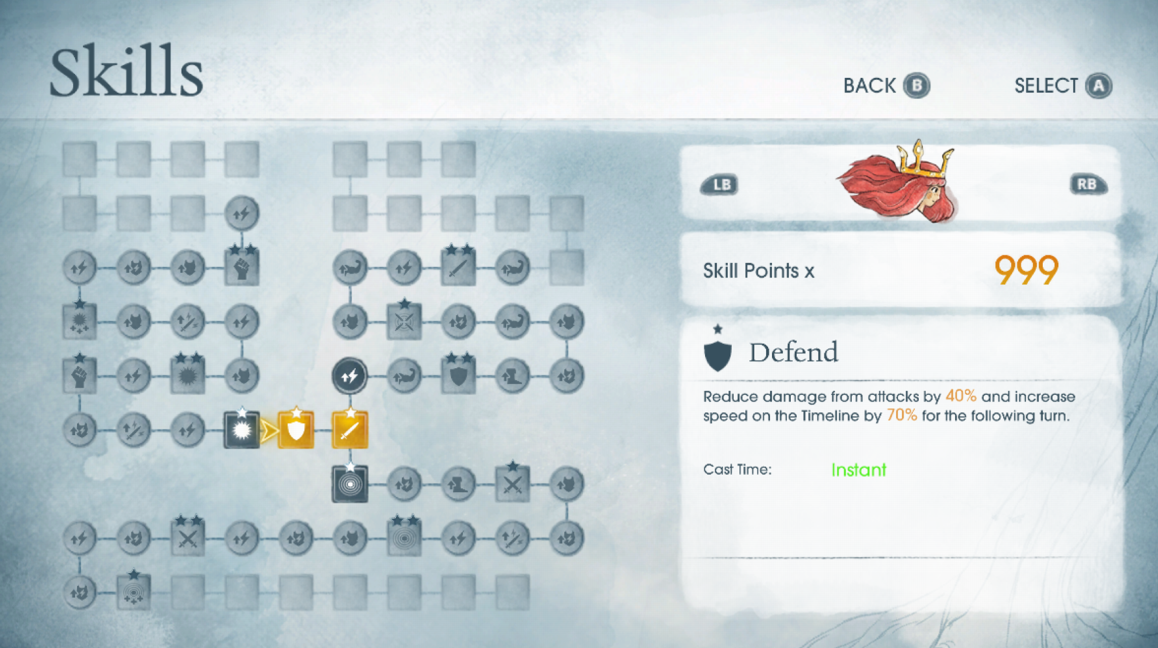Select the one-star rings with sparkles skill

[x=134, y=592]
